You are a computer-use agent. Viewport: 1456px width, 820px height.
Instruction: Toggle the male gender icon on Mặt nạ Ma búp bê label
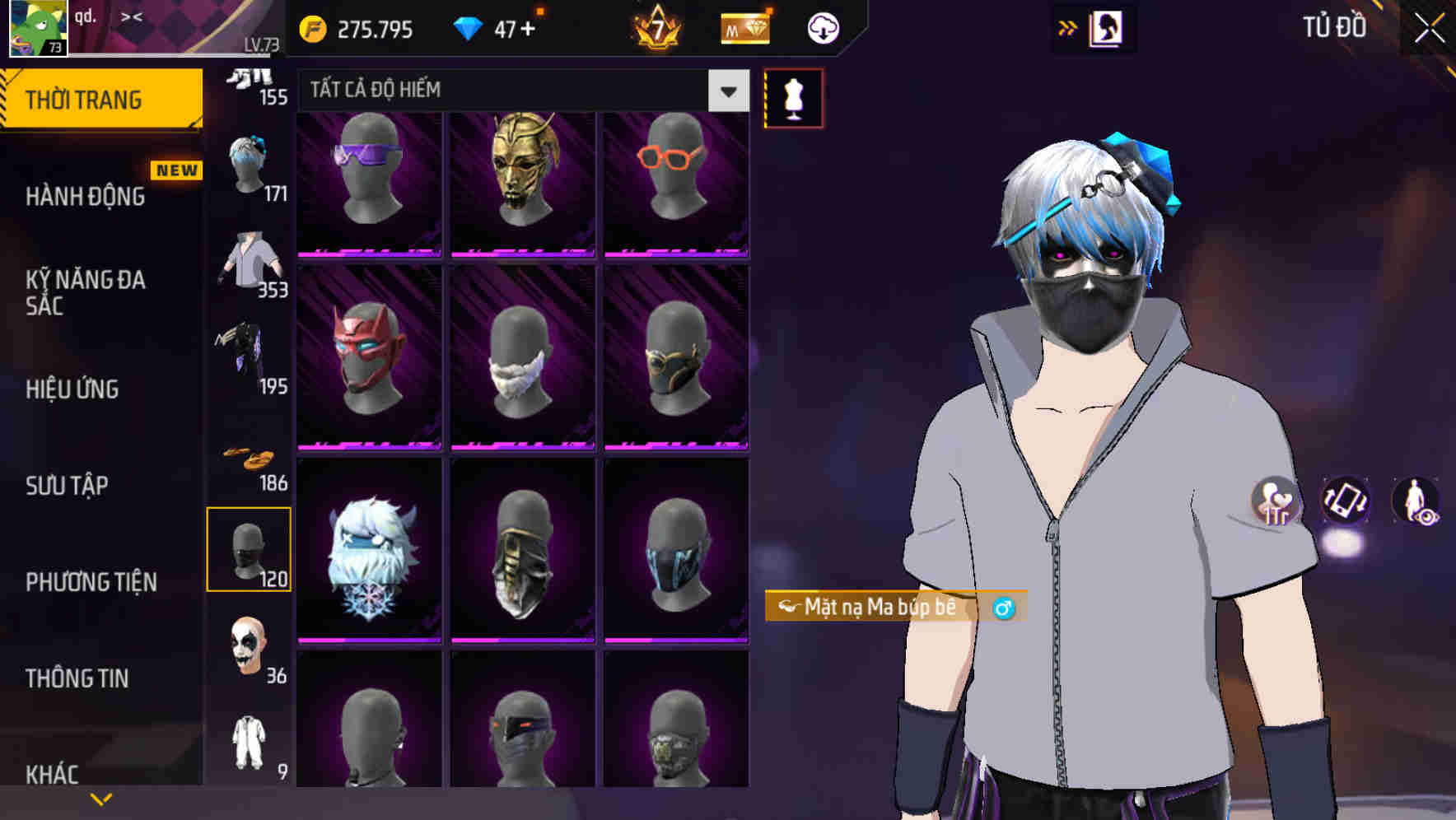point(1006,607)
